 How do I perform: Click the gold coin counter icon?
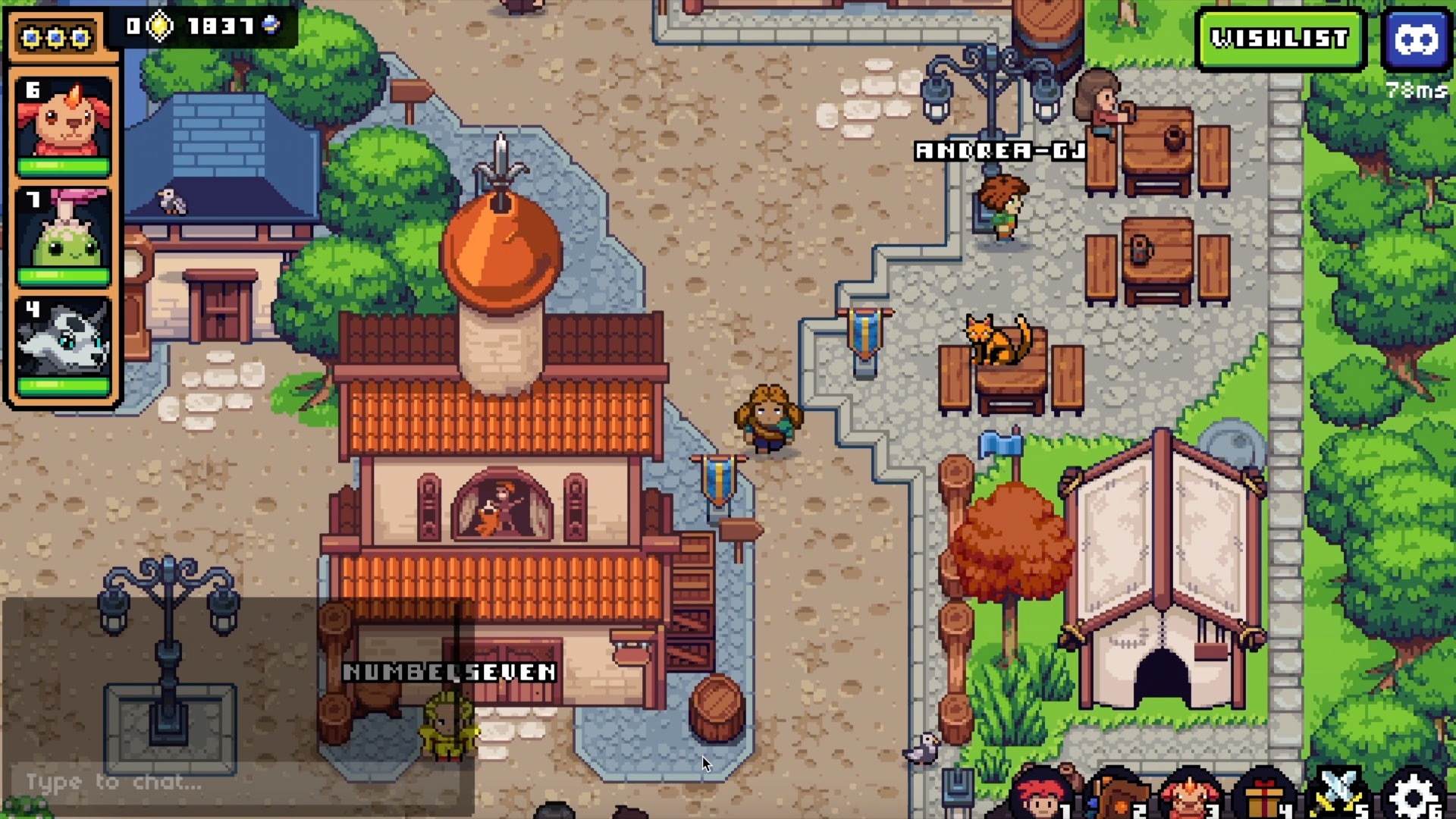click(160, 27)
